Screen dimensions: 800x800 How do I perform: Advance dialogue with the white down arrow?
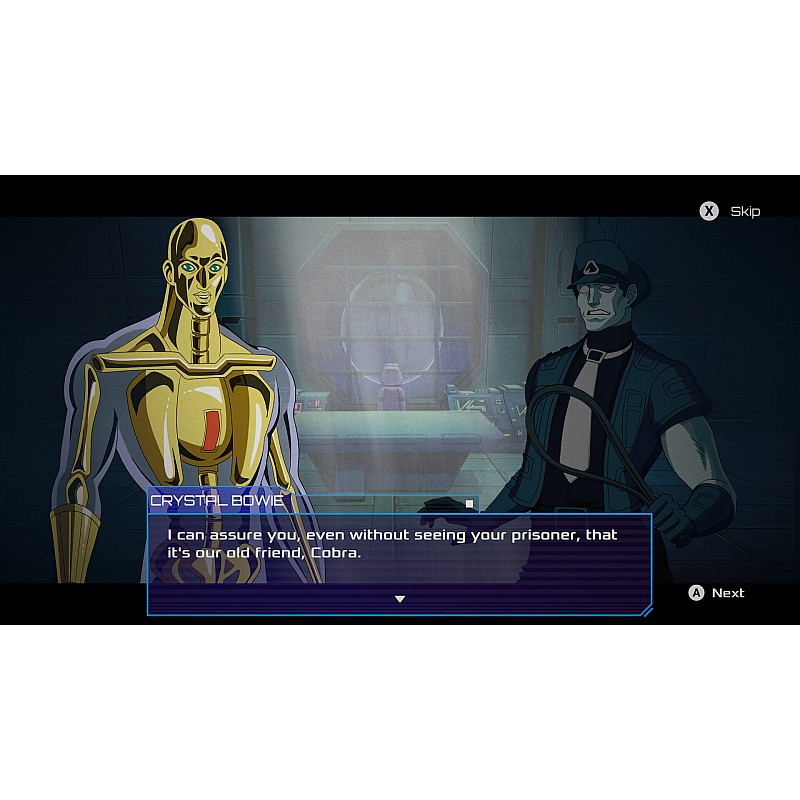point(400,599)
